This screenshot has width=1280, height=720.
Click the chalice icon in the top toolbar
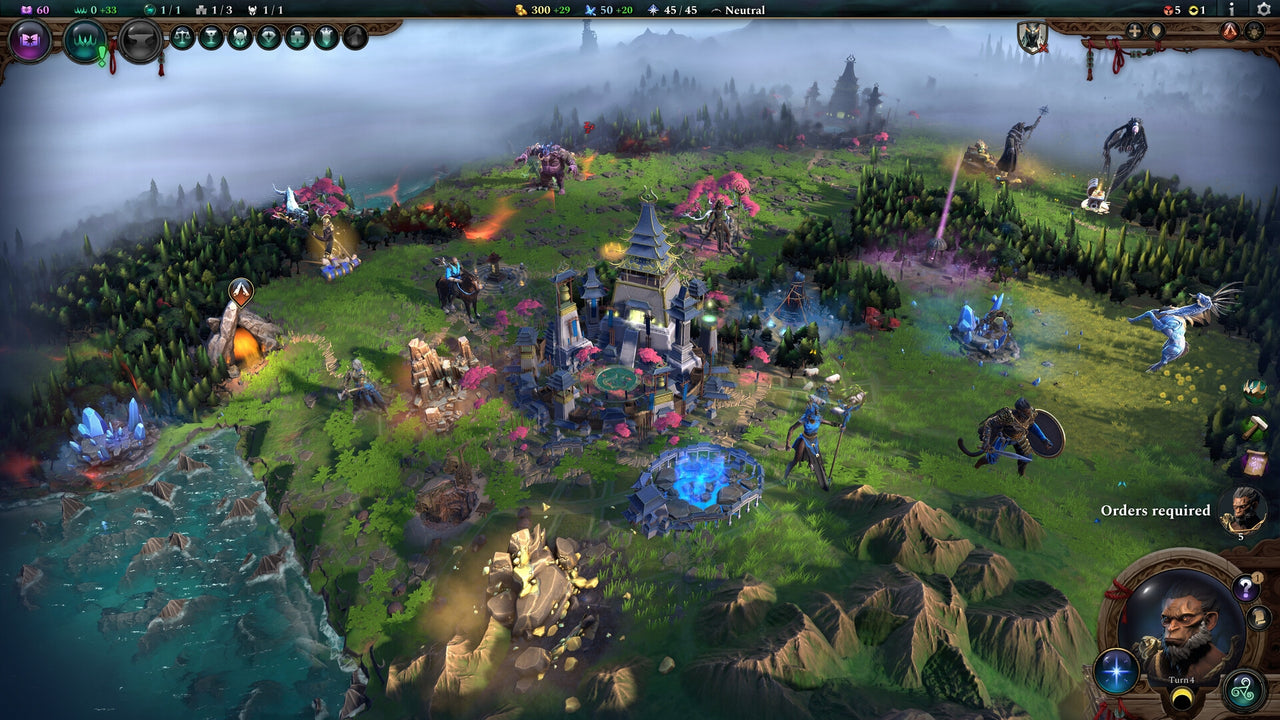213,38
